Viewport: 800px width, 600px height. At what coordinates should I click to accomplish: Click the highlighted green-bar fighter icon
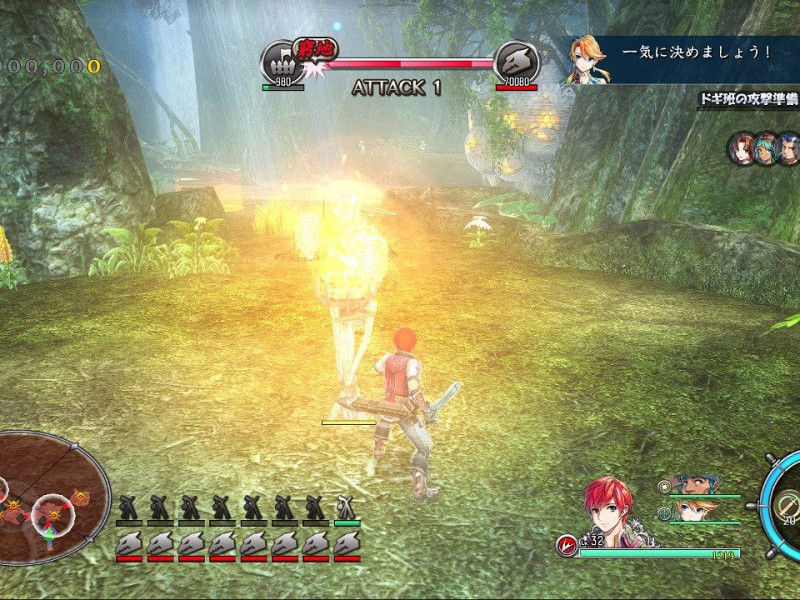point(347,508)
